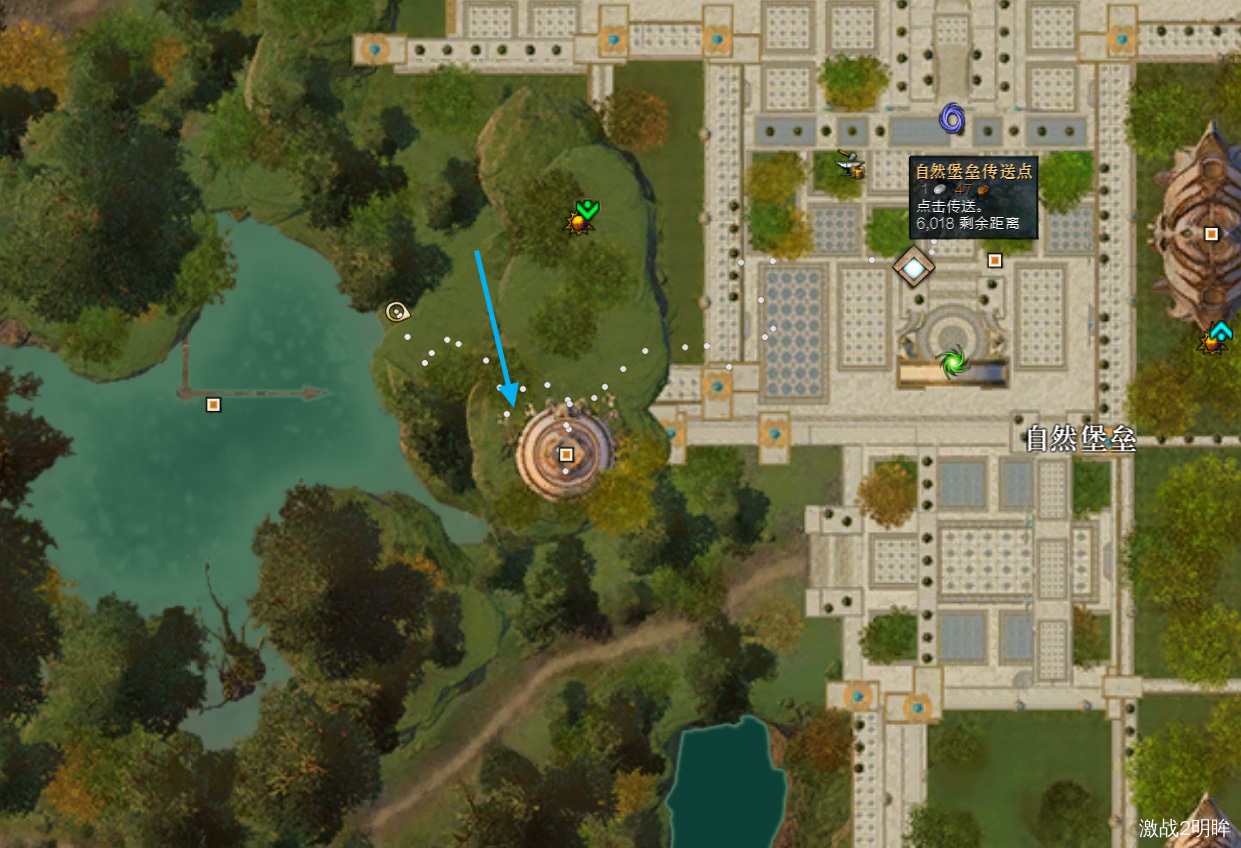This screenshot has height=848, width=1241.
Task: Select the purple swirl portal marker
Action: point(952,119)
